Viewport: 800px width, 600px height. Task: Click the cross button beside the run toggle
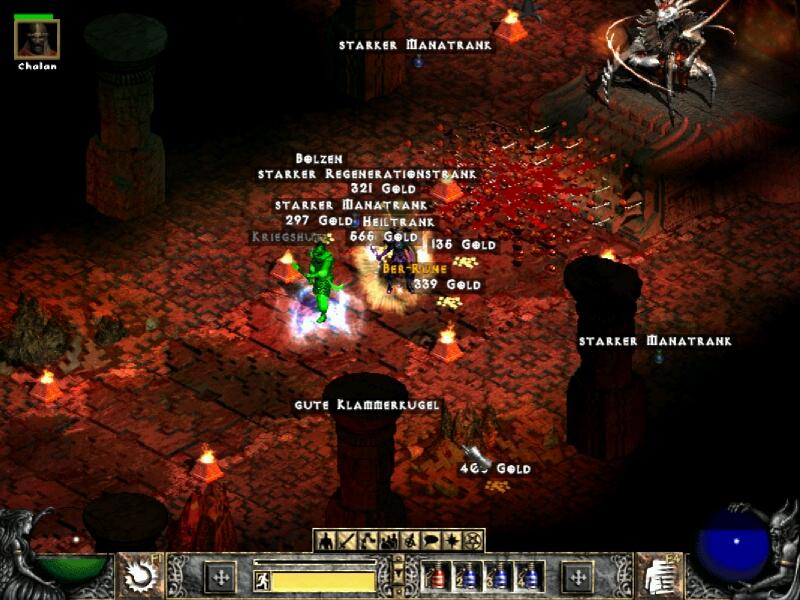pyautogui.click(x=220, y=577)
